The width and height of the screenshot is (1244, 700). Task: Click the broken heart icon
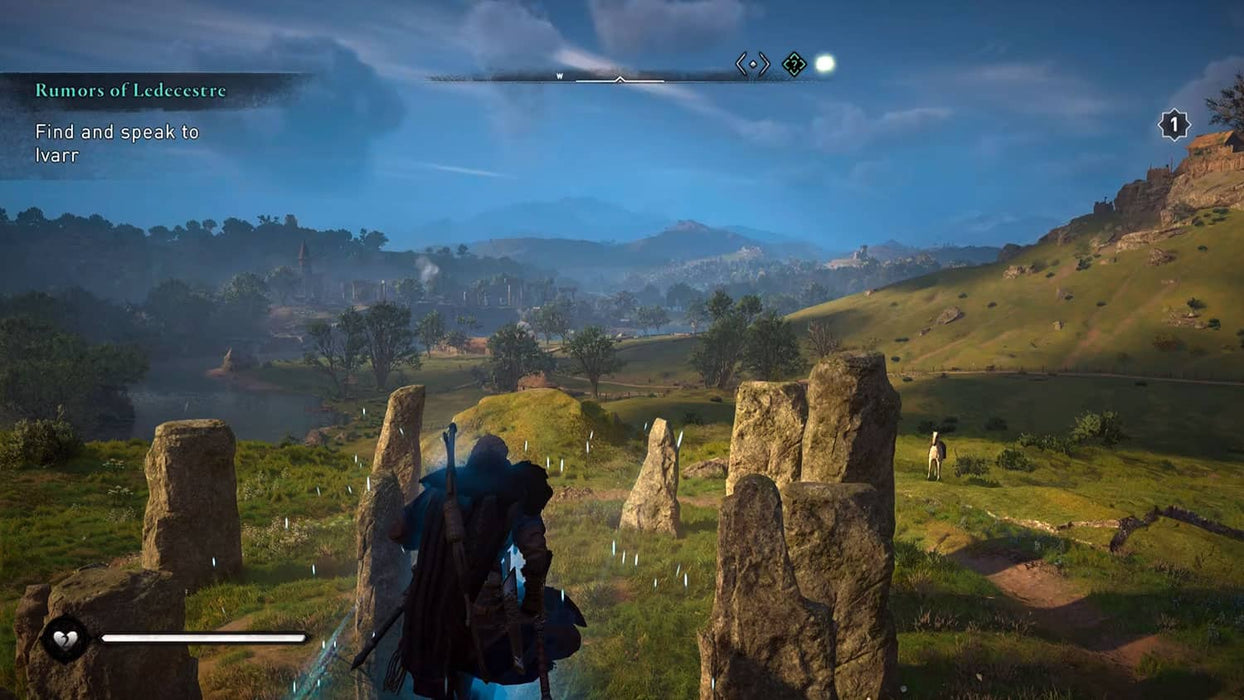click(65, 637)
